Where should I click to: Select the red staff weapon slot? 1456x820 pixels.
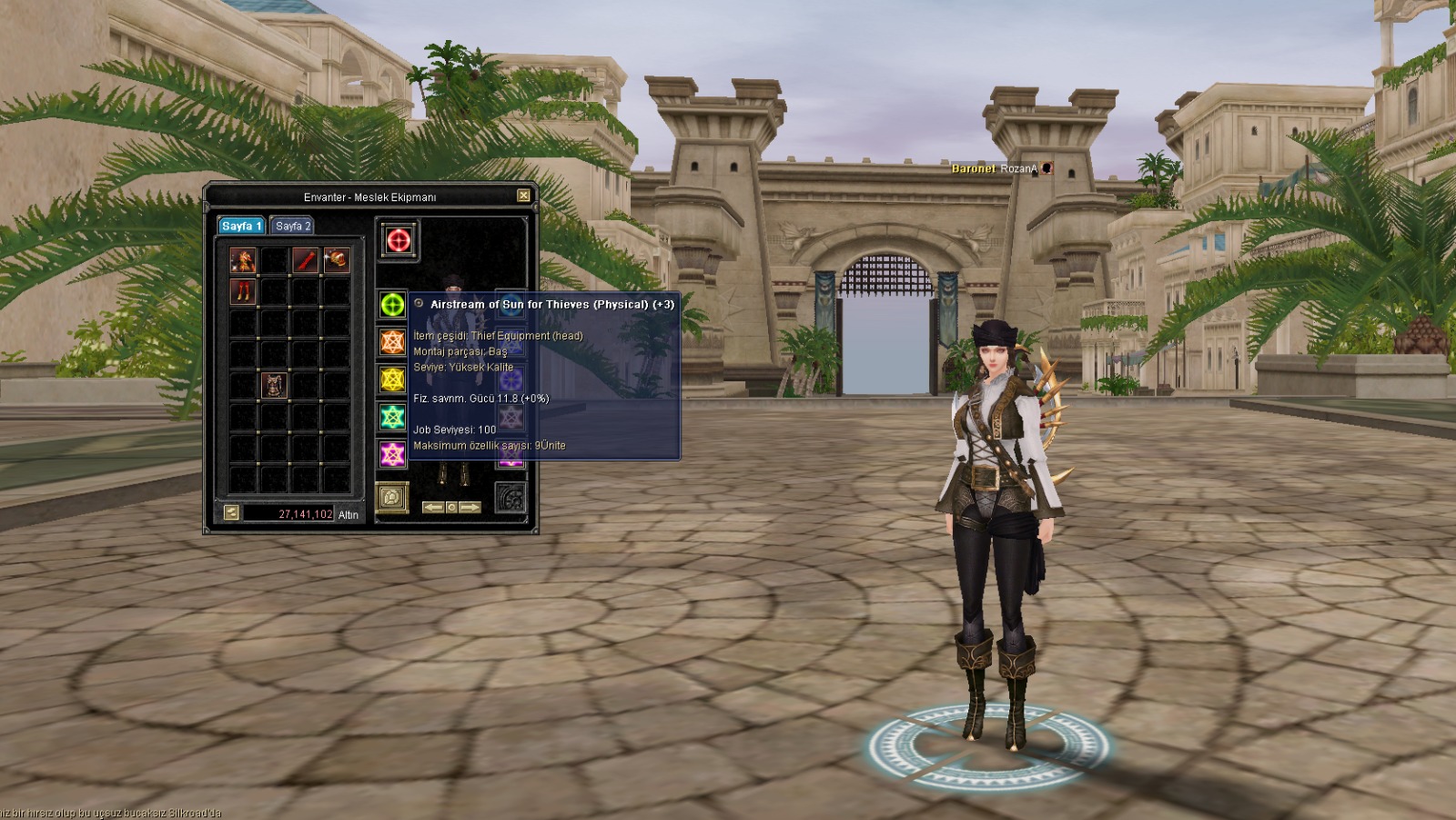(x=305, y=261)
